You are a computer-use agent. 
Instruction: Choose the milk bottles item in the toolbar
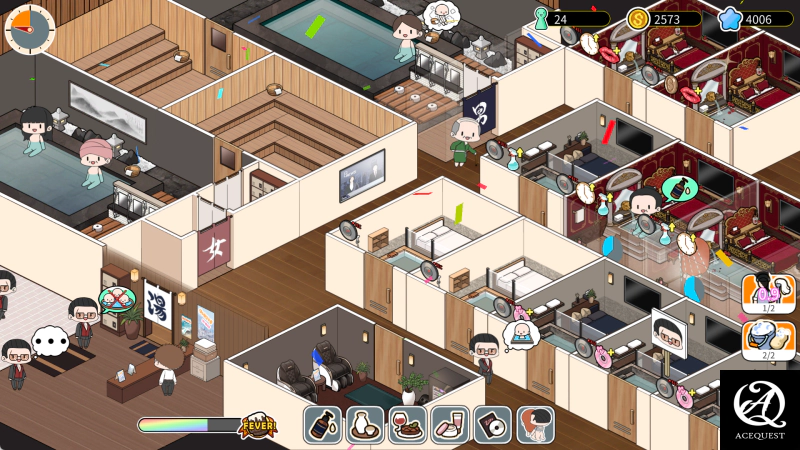(365, 425)
